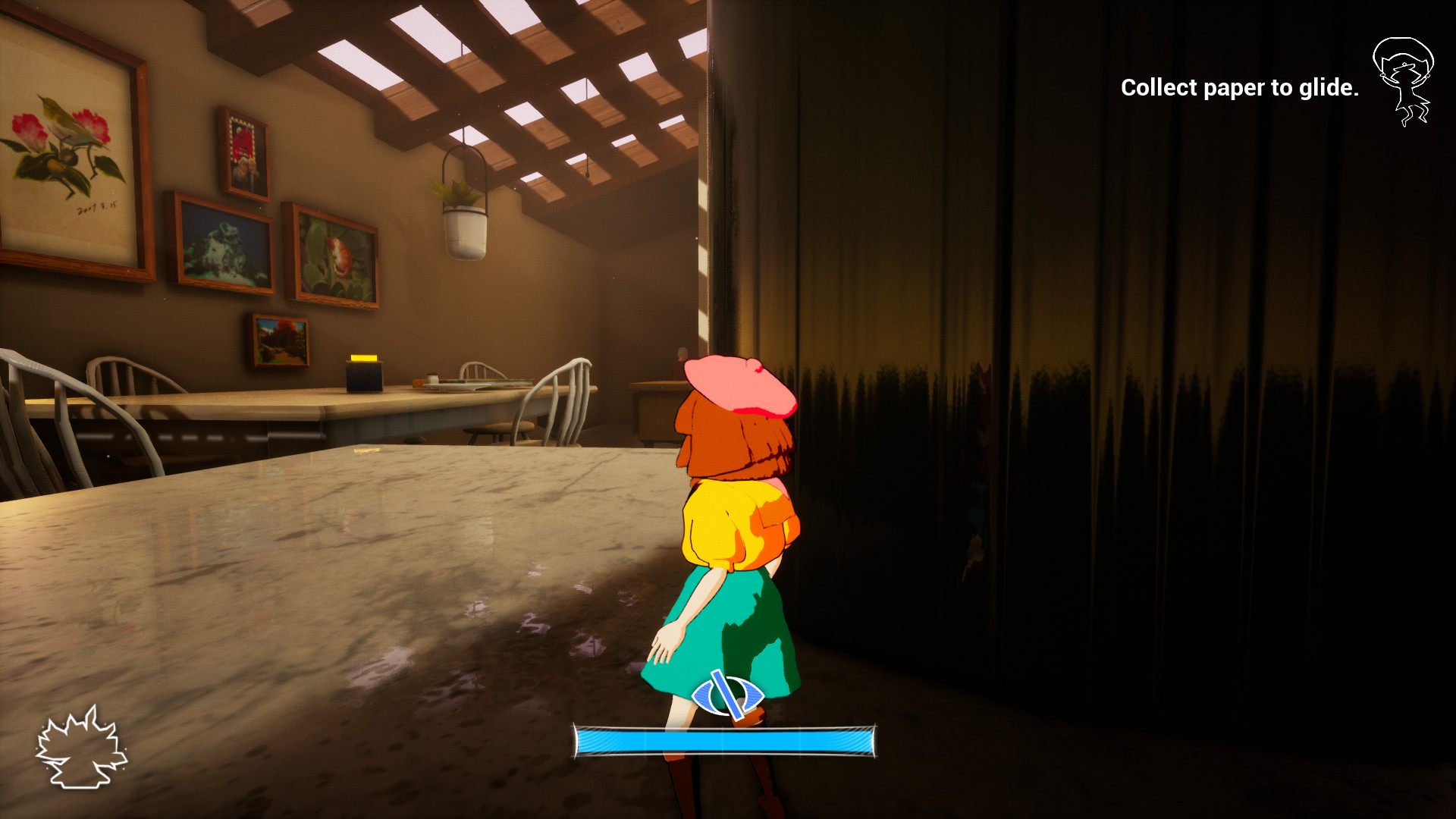Expand the dark mountain photograph frame
The width and height of the screenshot is (1456, 819).
[224, 243]
